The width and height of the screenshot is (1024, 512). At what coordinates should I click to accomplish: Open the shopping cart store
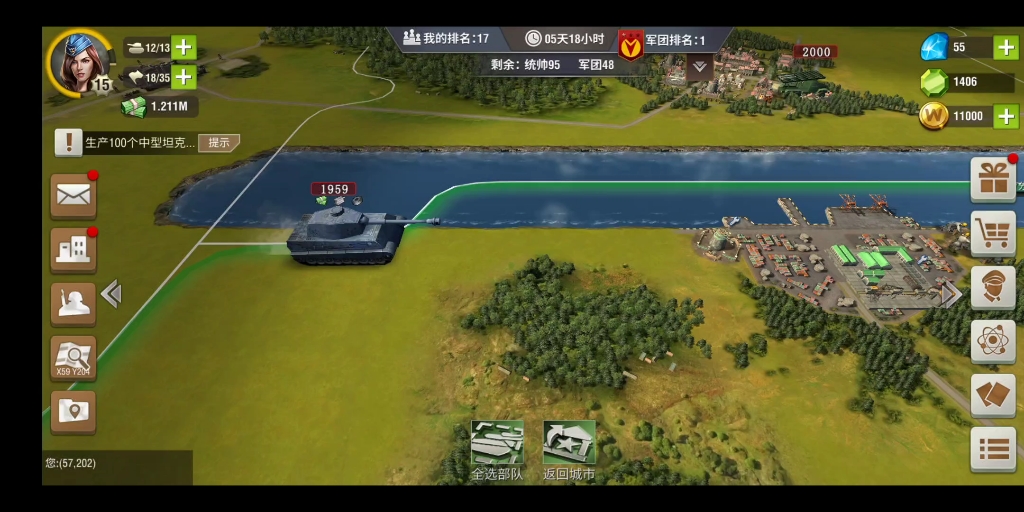click(x=993, y=234)
